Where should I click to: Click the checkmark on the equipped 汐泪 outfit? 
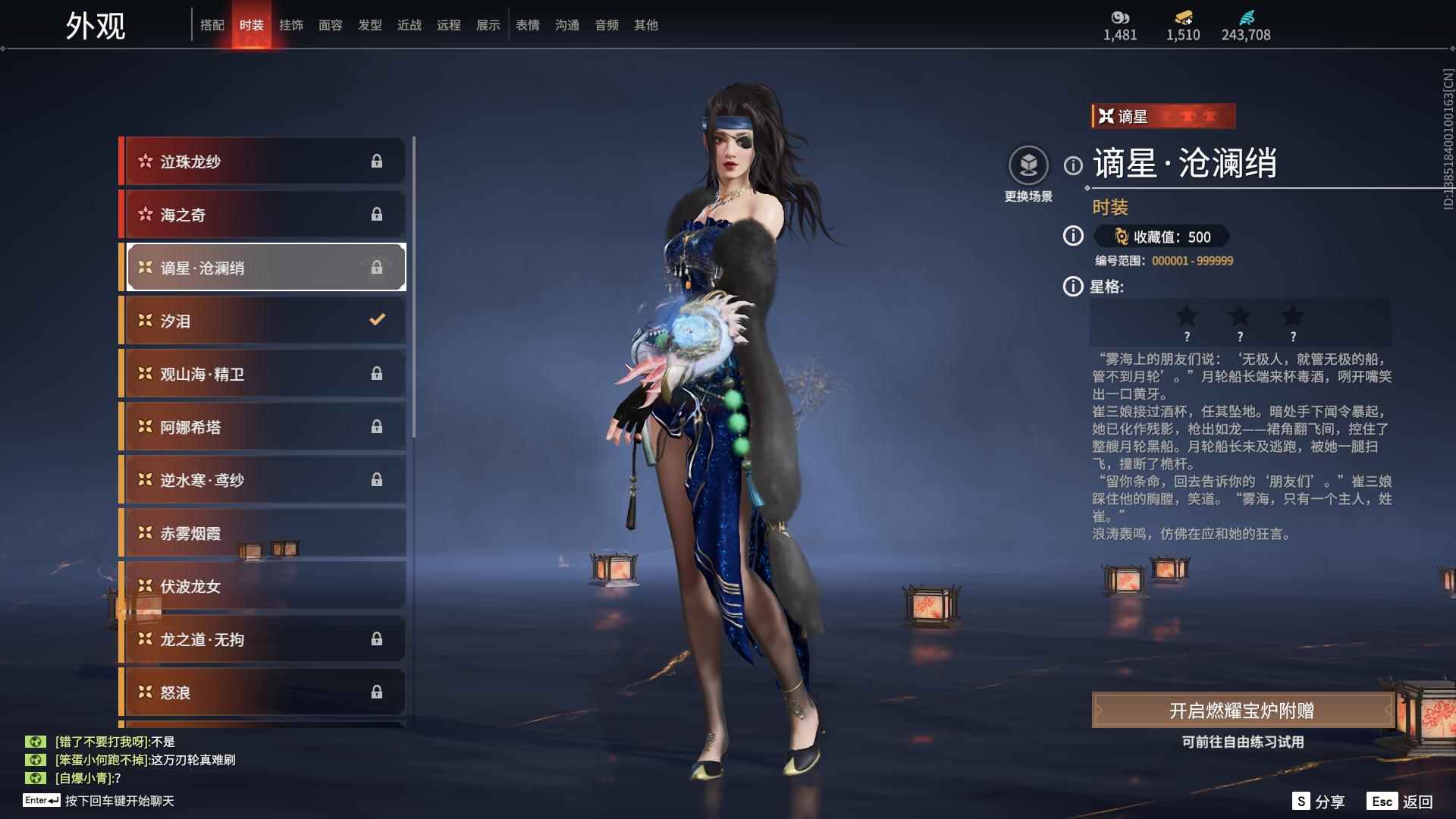click(x=378, y=320)
